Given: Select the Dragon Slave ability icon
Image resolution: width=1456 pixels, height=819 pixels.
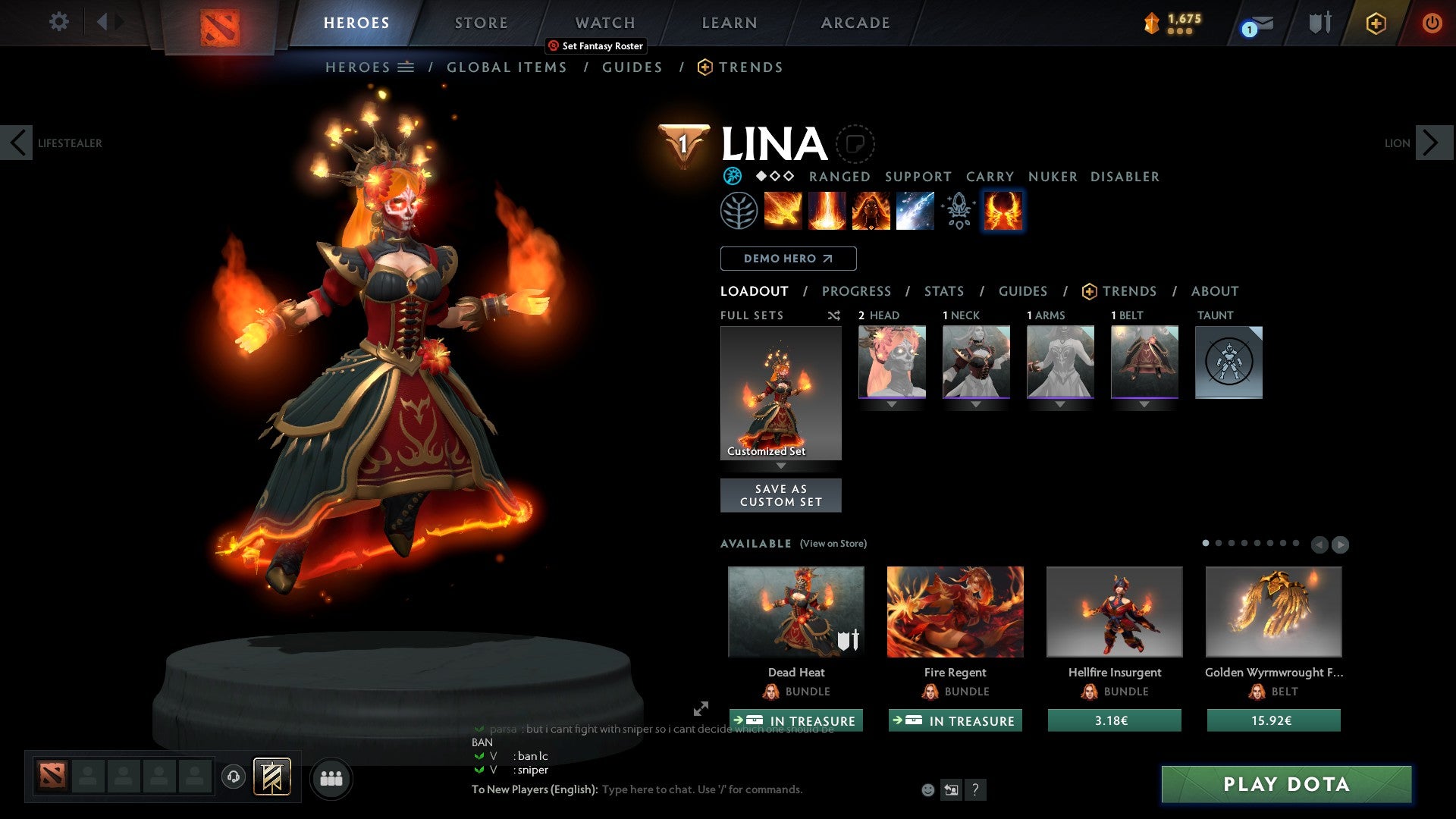Looking at the screenshot, I should click(782, 210).
